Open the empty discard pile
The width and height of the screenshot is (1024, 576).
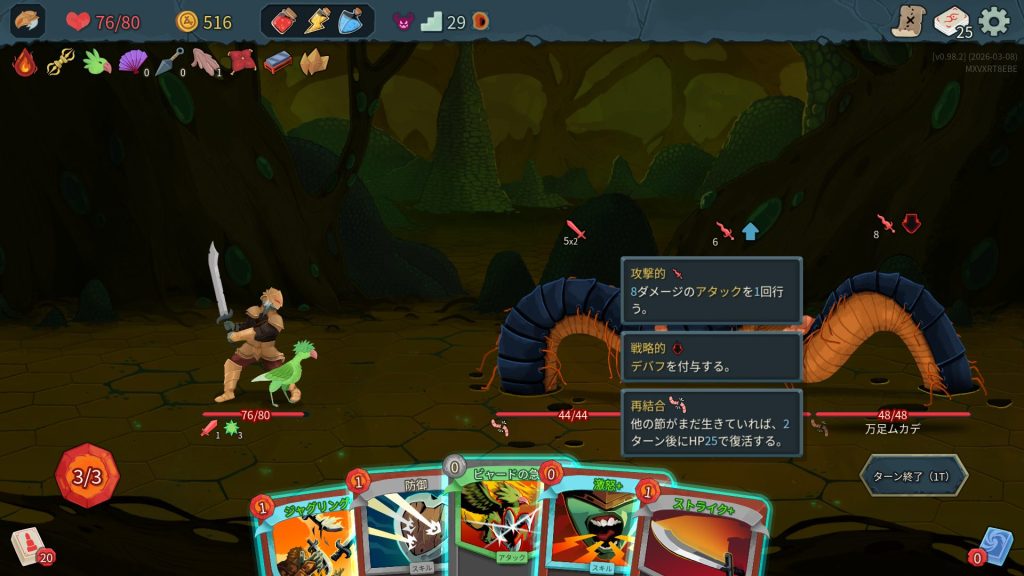tap(994, 546)
